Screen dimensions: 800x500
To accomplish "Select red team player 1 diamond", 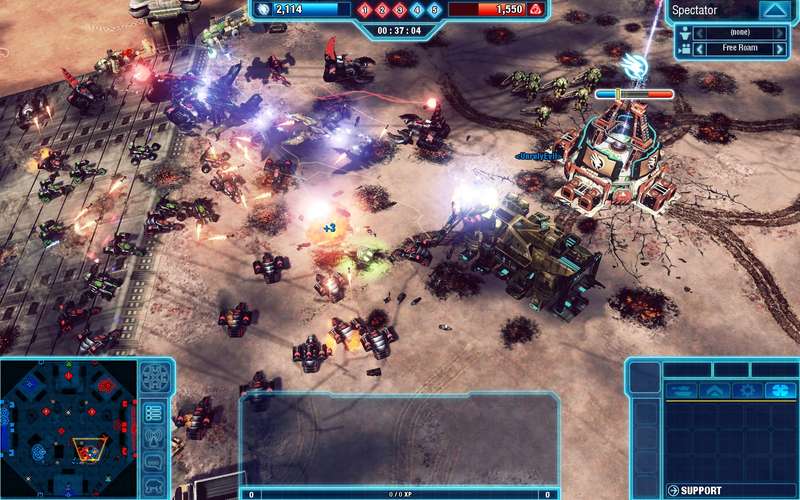I will (367, 10).
